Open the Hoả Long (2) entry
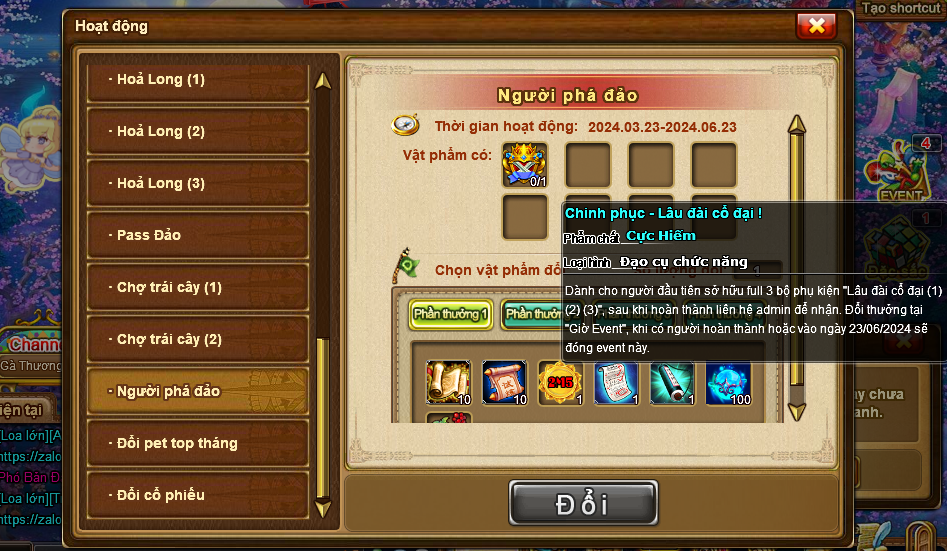 coord(197,132)
